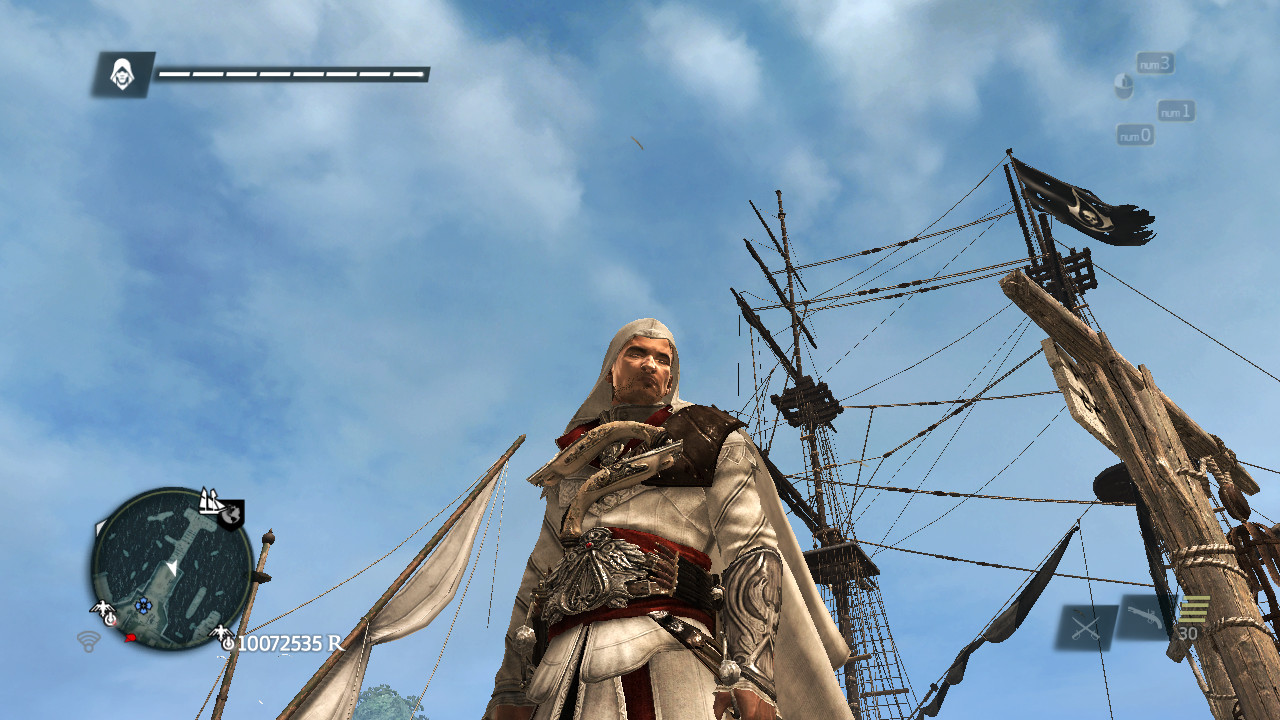
Task: Select the white player arrow on minimap
Action: (x=173, y=566)
